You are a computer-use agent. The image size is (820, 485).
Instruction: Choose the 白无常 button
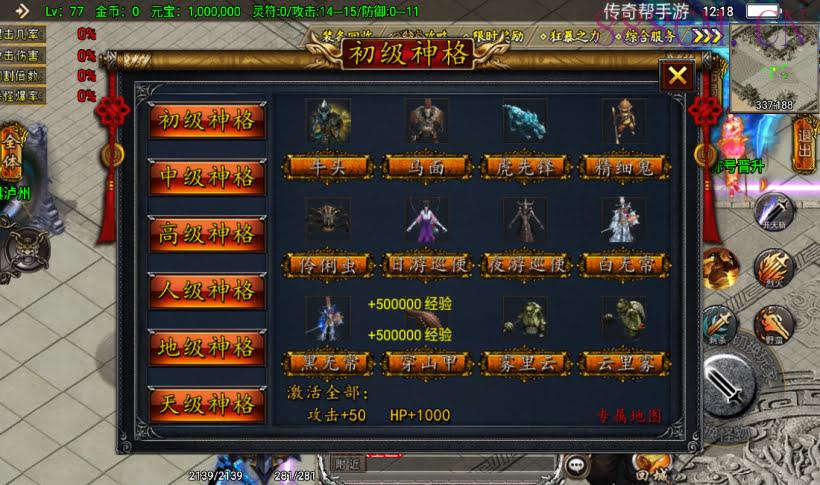(x=622, y=265)
